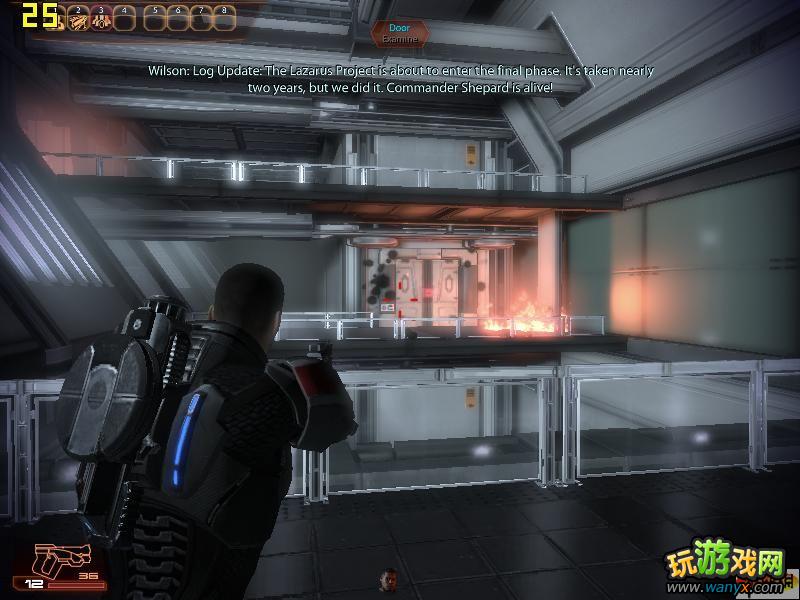Select quick slot 2 ability icon
Screen dimensions: 800x600
pyautogui.click(x=78, y=16)
